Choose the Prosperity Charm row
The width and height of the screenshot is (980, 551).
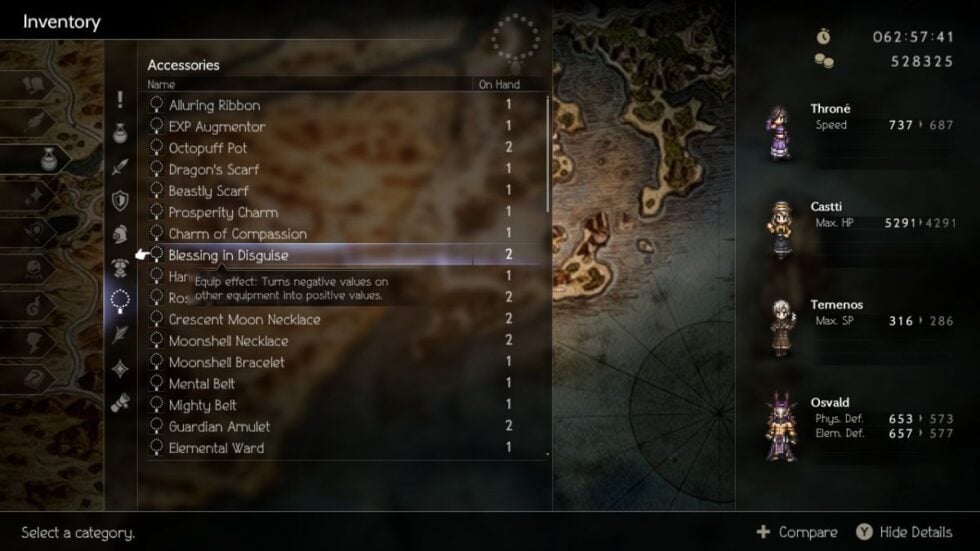[223, 212]
